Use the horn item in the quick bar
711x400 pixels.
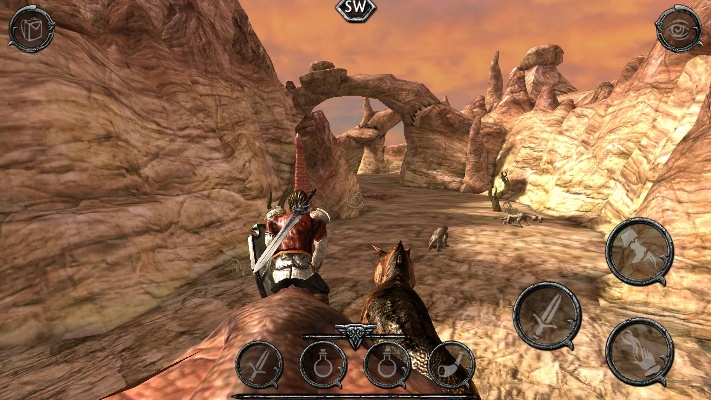click(x=451, y=364)
